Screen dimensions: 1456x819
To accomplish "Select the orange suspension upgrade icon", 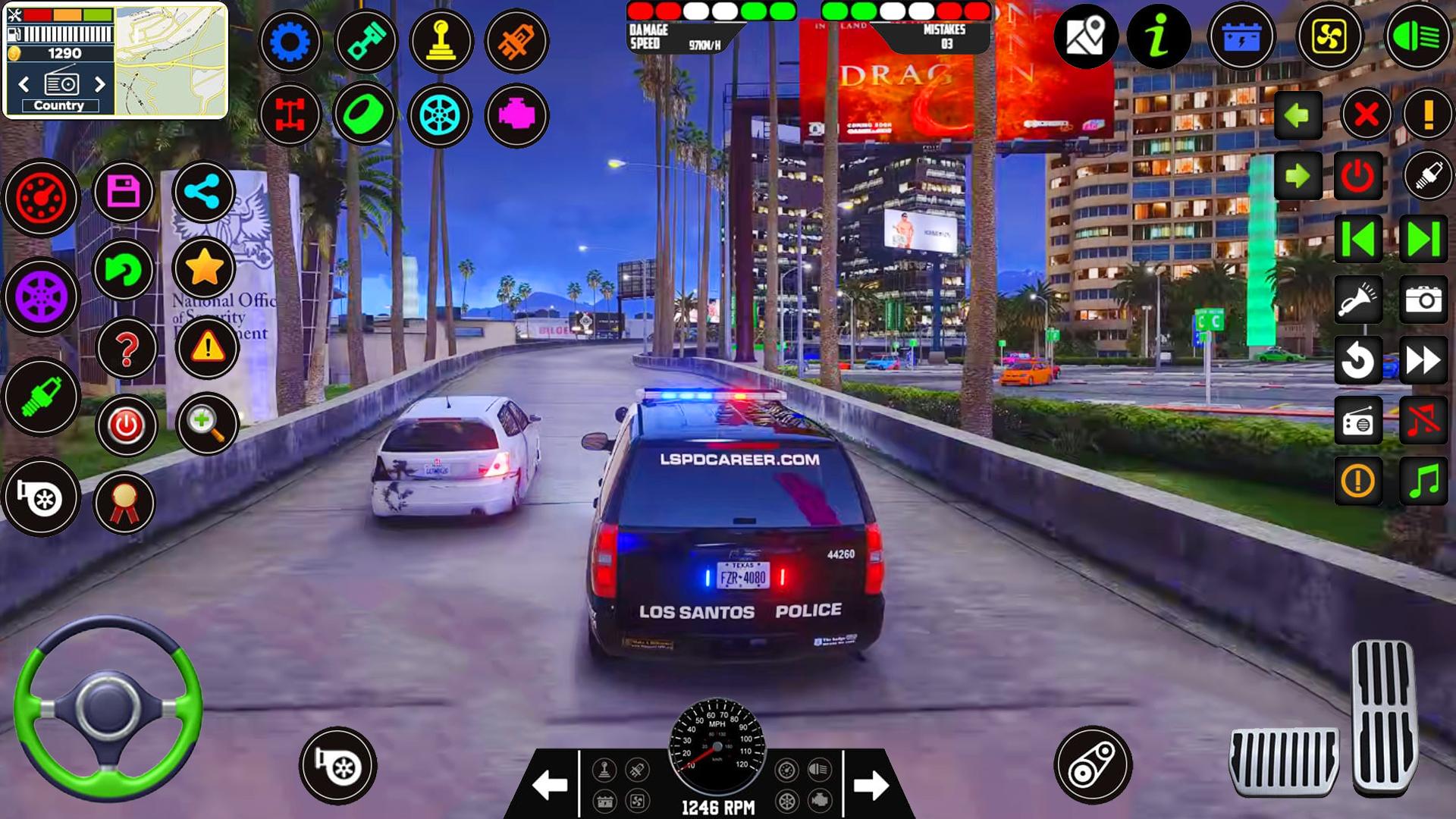I will tap(517, 42).
